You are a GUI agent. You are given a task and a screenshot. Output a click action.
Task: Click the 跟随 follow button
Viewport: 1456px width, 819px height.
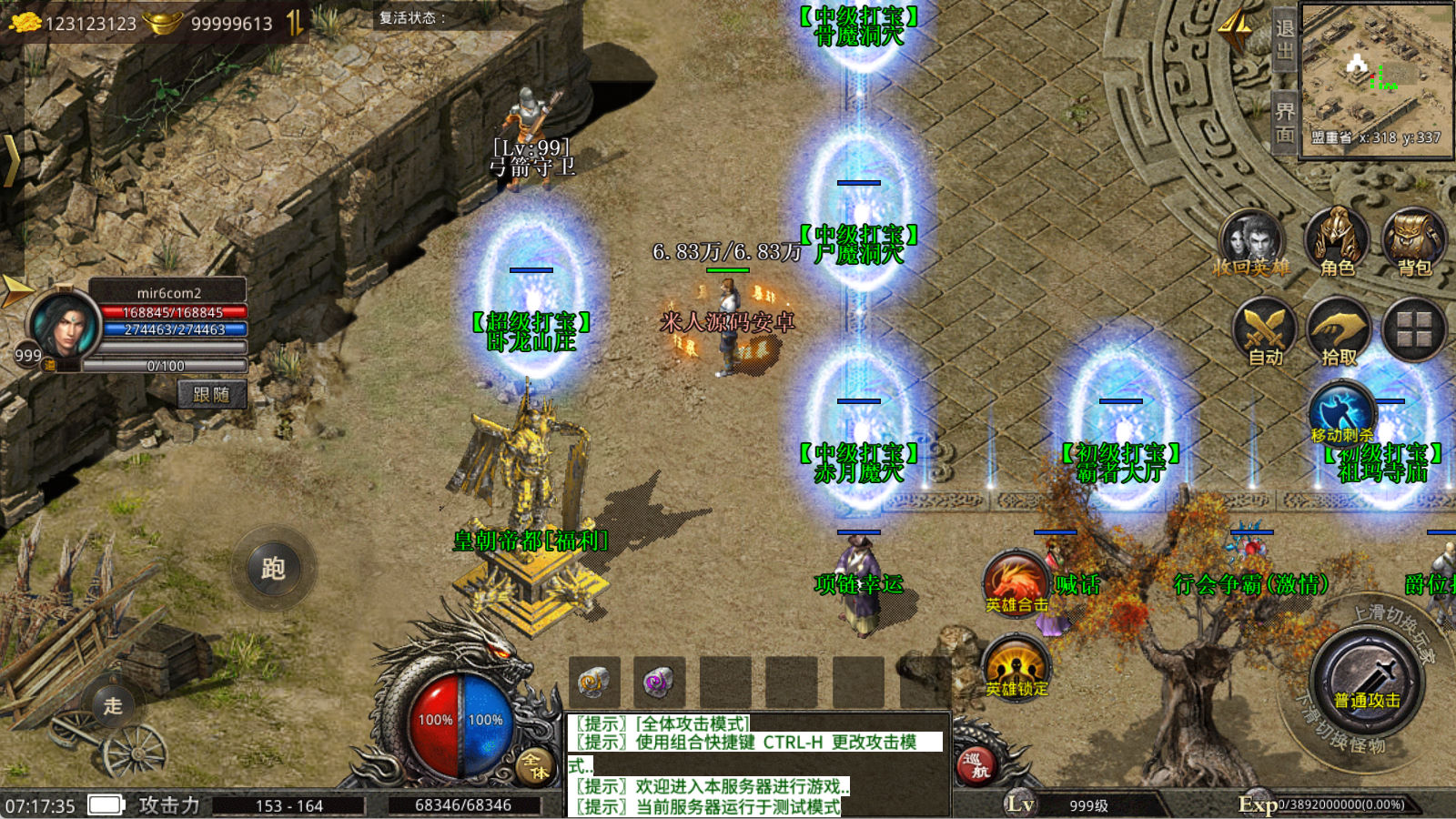[211, 394]
